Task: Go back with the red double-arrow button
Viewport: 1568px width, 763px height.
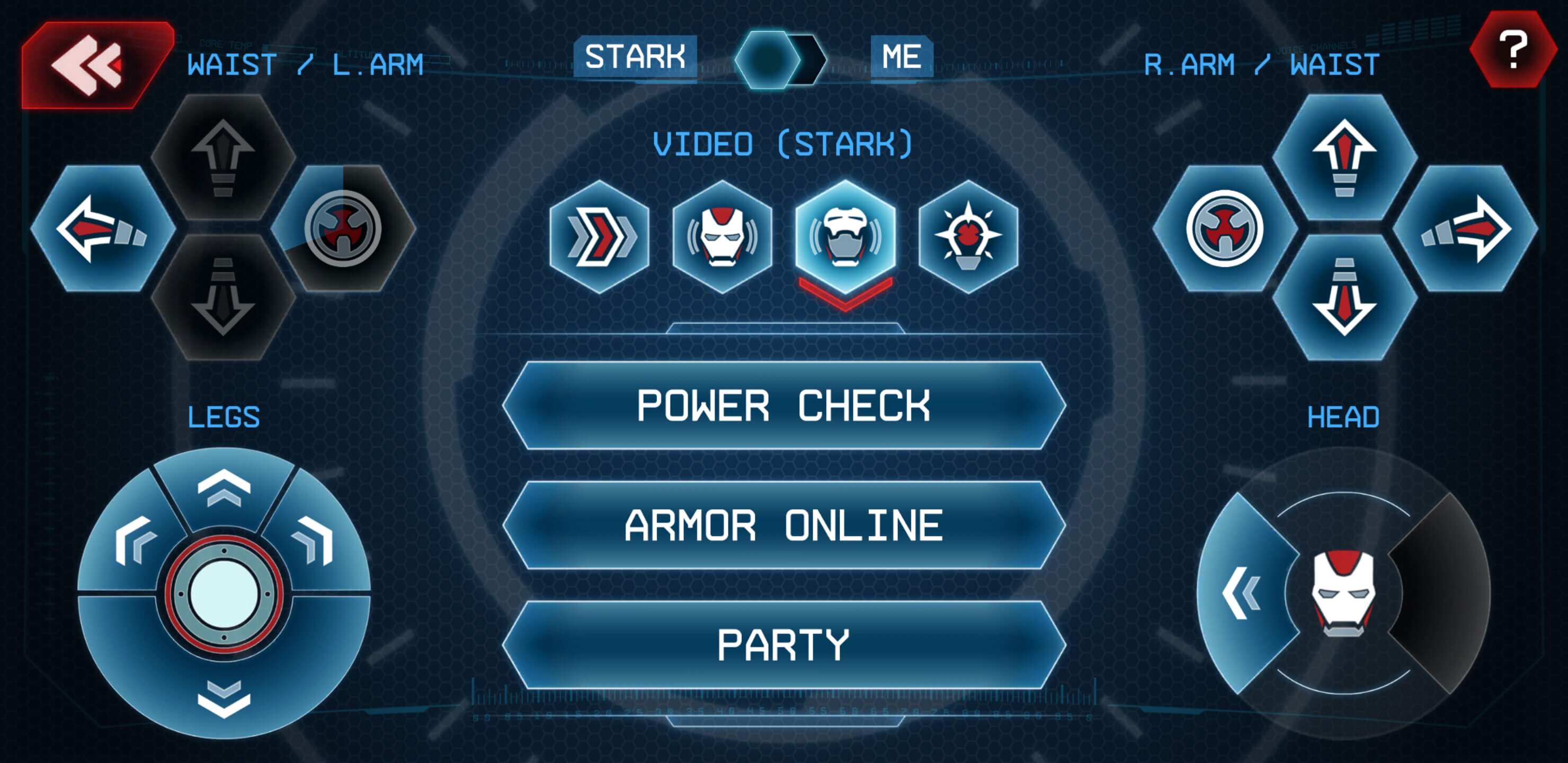Action: coord(91,64)
